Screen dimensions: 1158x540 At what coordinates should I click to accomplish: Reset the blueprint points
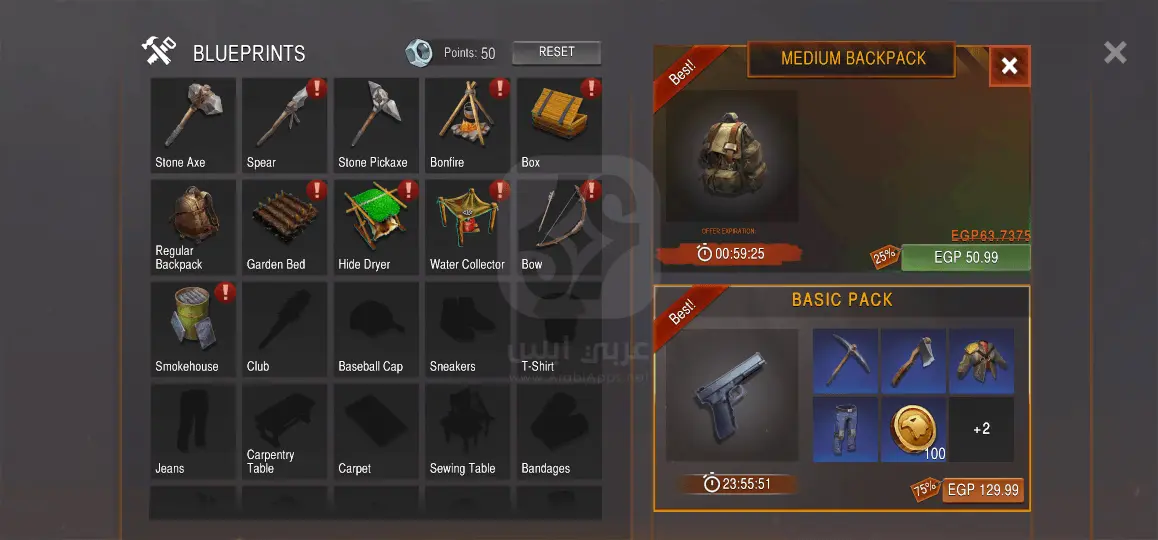click(x=556, y=52)
